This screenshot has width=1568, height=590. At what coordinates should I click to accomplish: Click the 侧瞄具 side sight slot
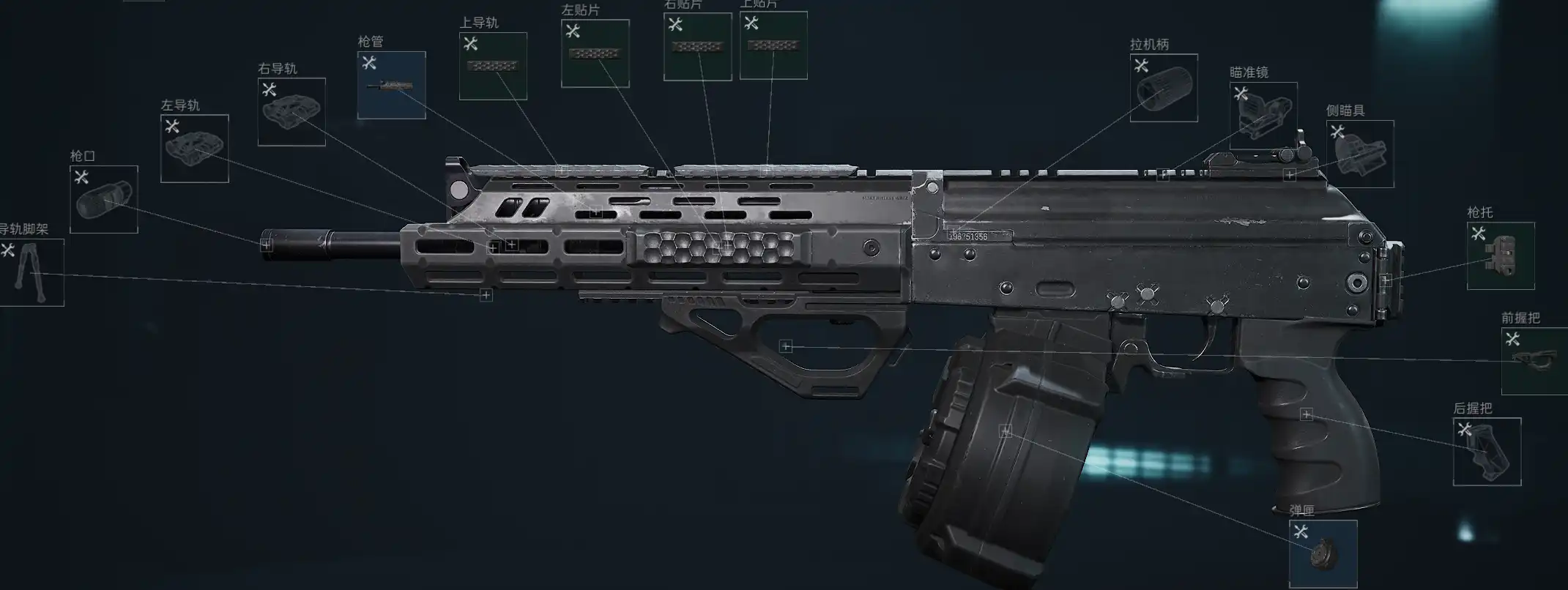[1360, 154]
